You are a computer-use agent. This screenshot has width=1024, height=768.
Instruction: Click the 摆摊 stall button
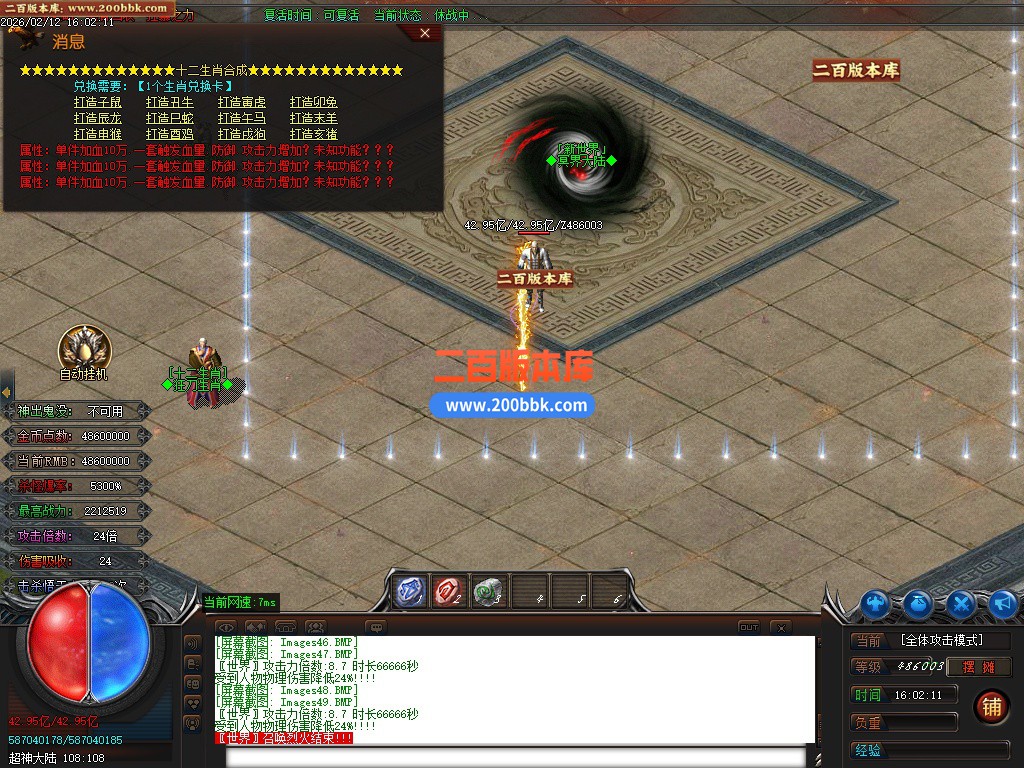(x=978, y=667)
